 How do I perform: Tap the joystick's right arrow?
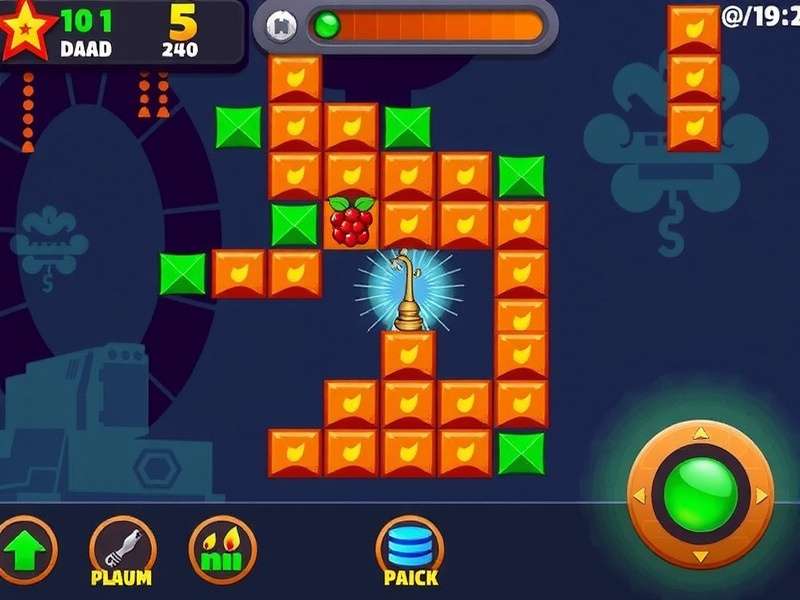coord(761,495)
